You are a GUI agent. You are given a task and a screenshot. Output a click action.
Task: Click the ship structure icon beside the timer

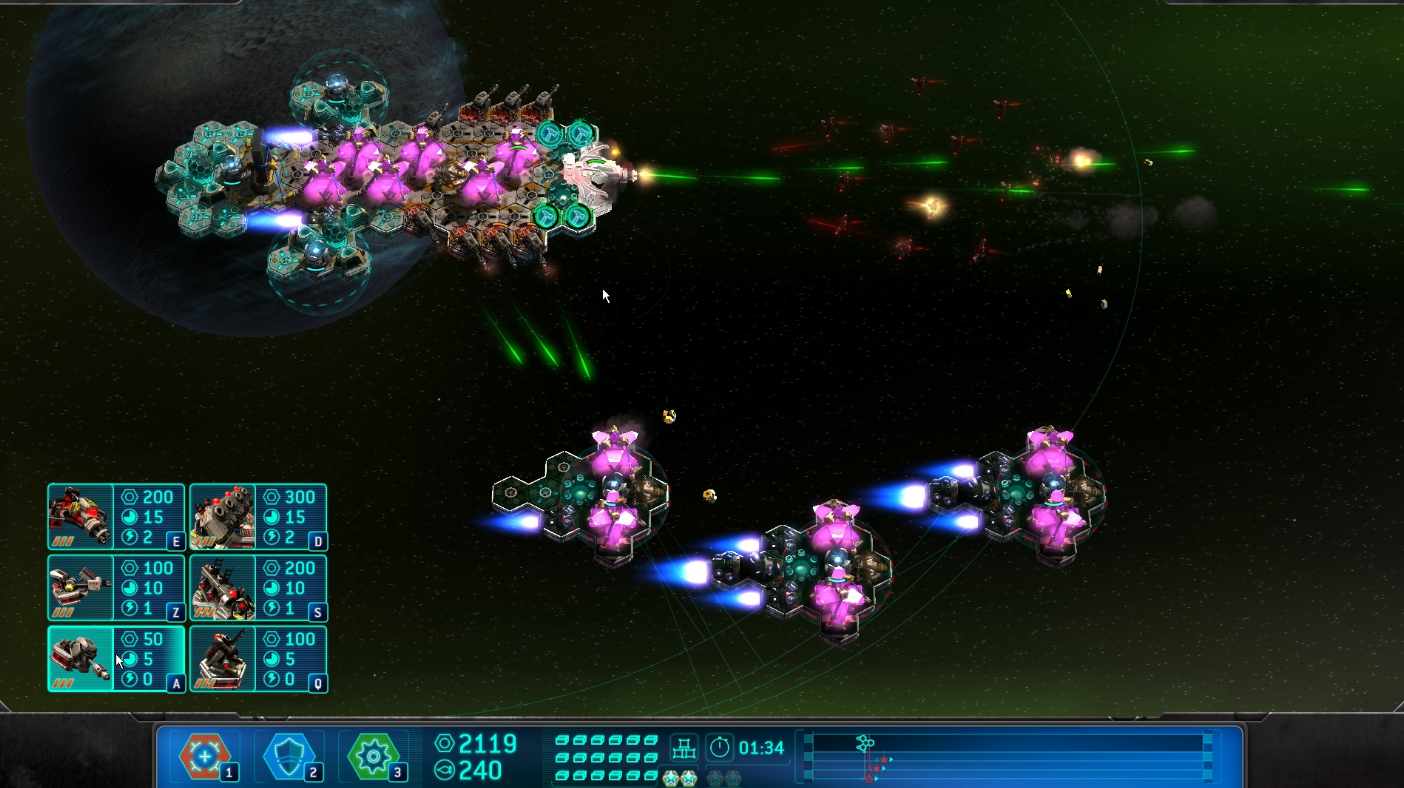pos(684,747)
